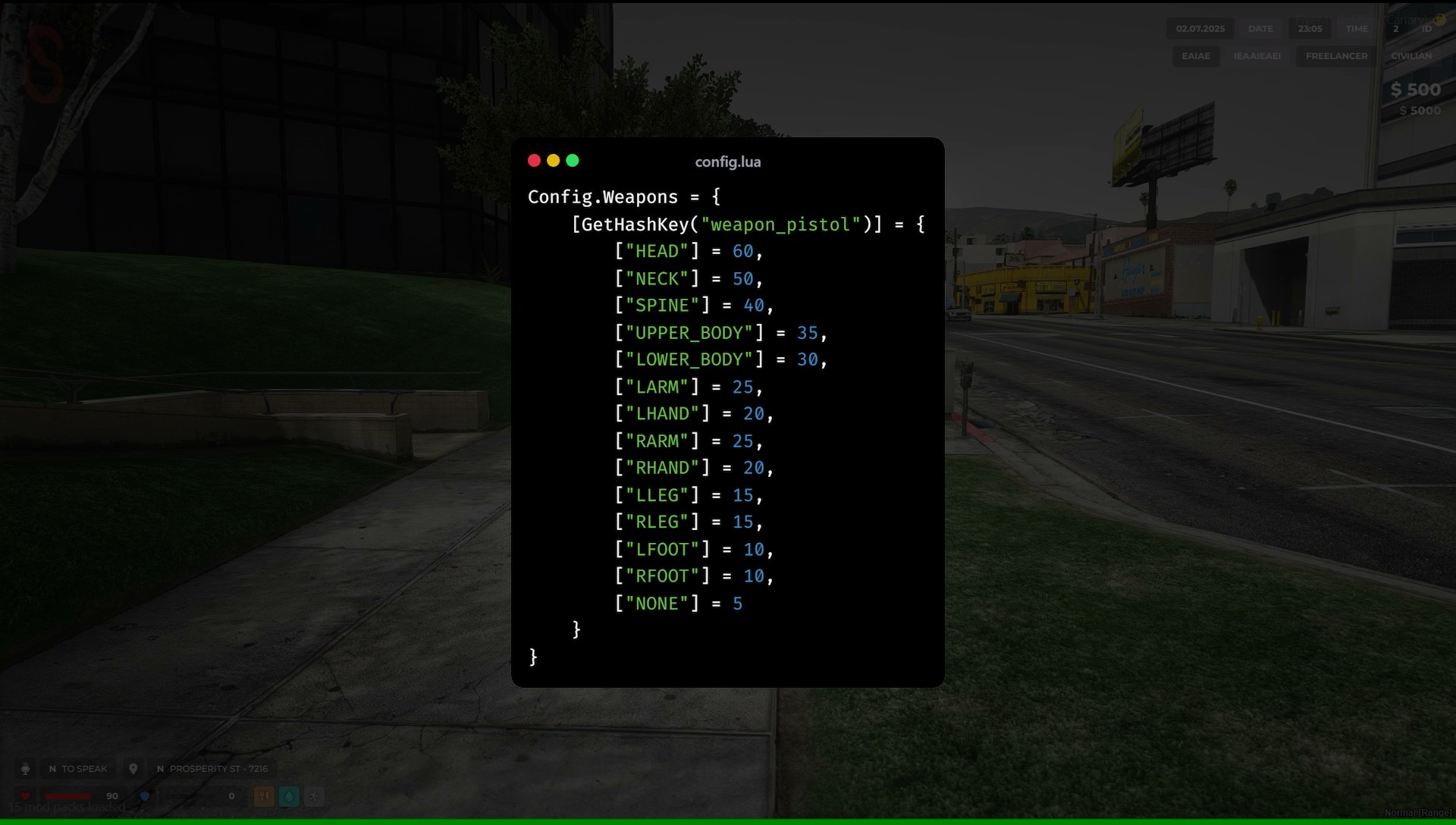
Task: Select the heart health icon
Action: [x=25, y=795]
